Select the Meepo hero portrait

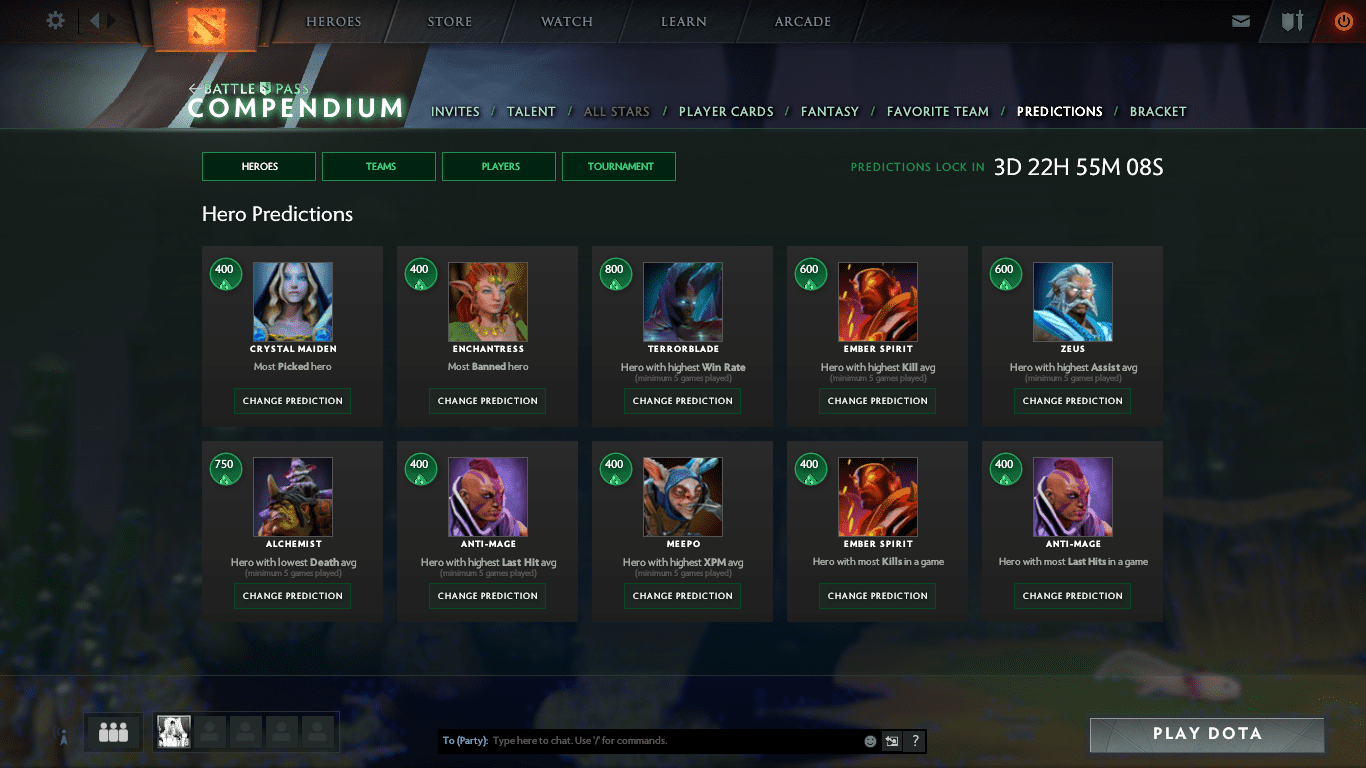[x=683, y=497]
